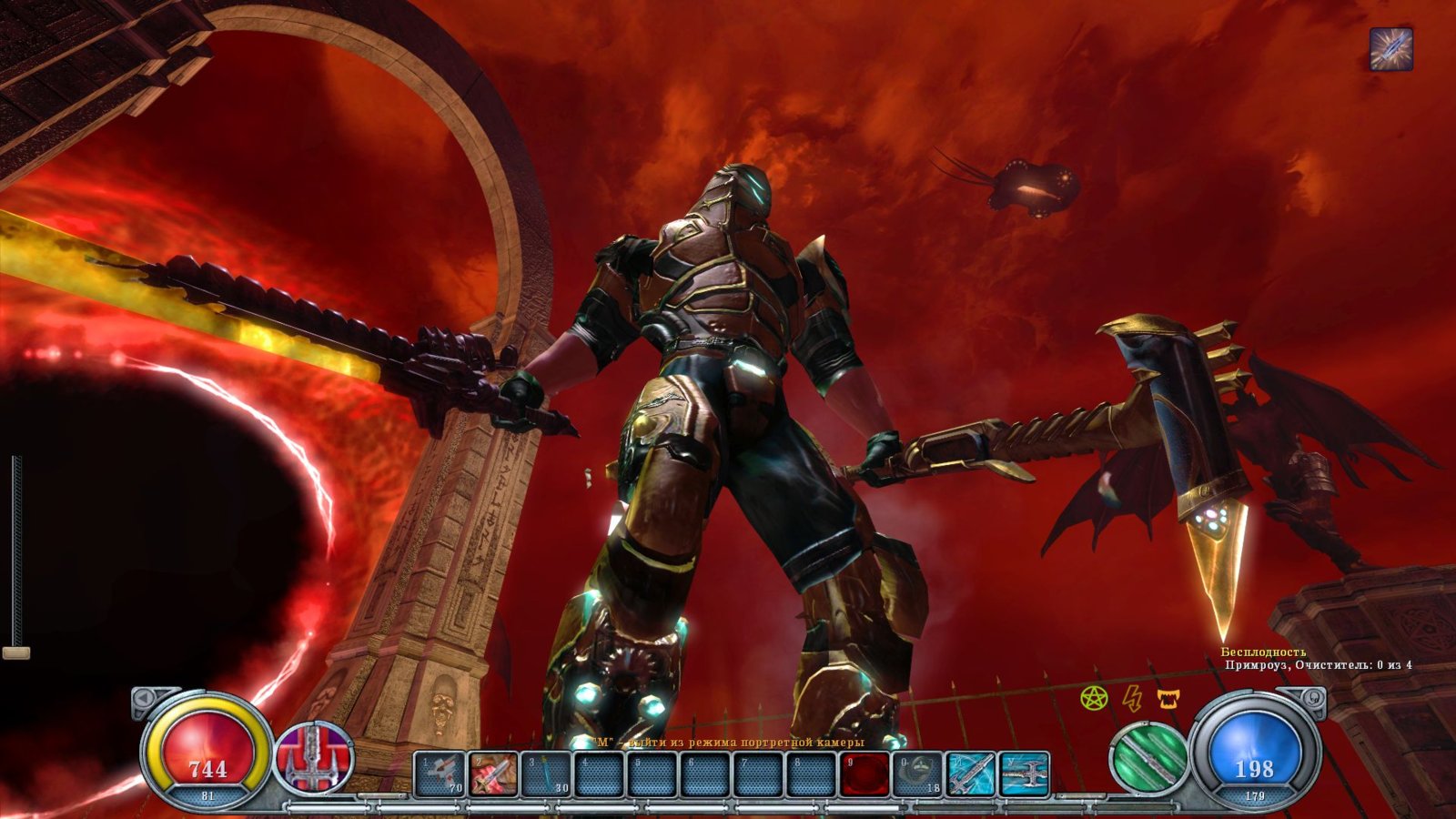Select the blue sword weapon set slot
Image resolution: width=1456 pixels, height=819 pixels.
click(x=970, y=774)
